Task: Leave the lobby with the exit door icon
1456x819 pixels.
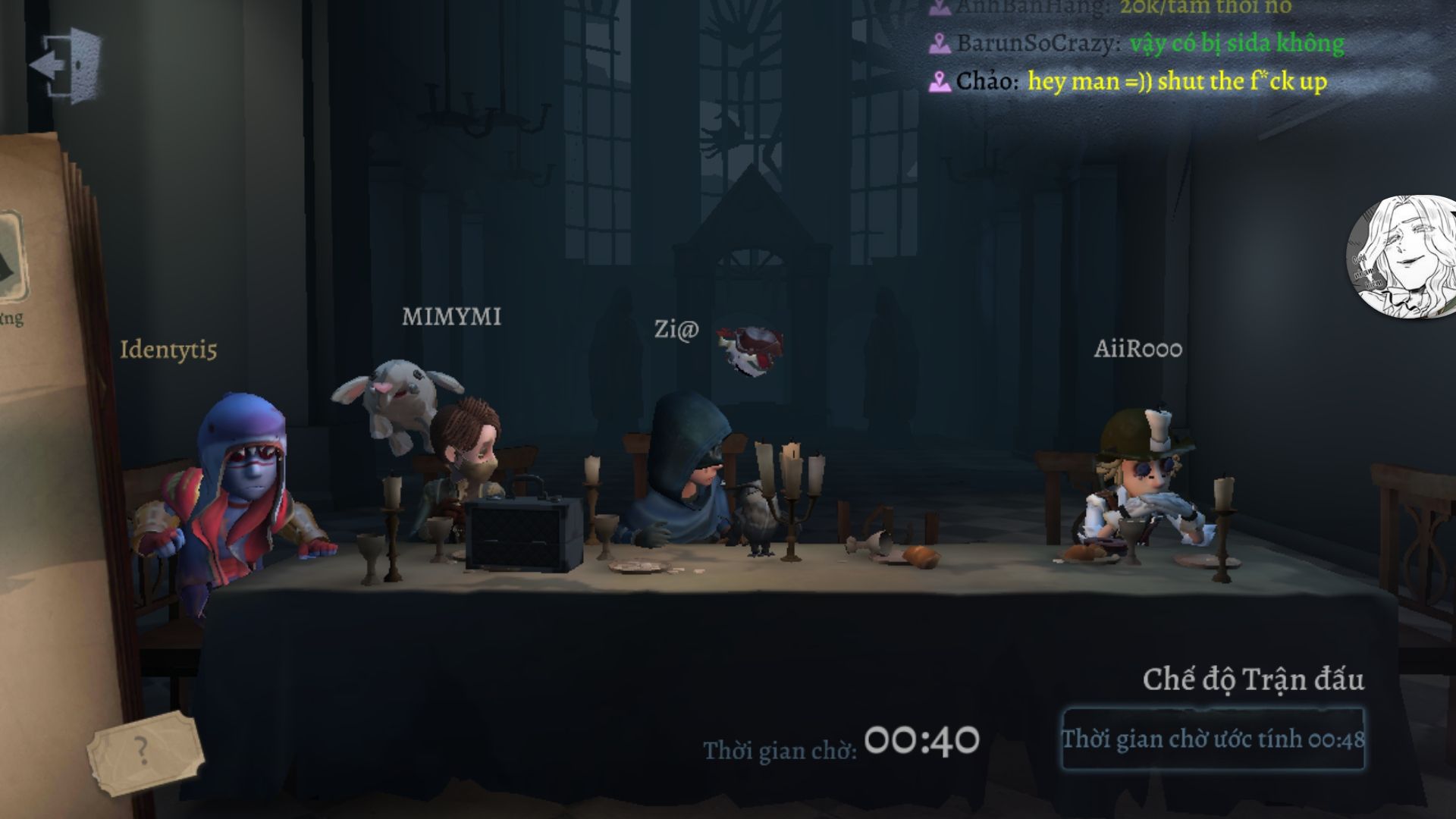Action: point(66,64)
